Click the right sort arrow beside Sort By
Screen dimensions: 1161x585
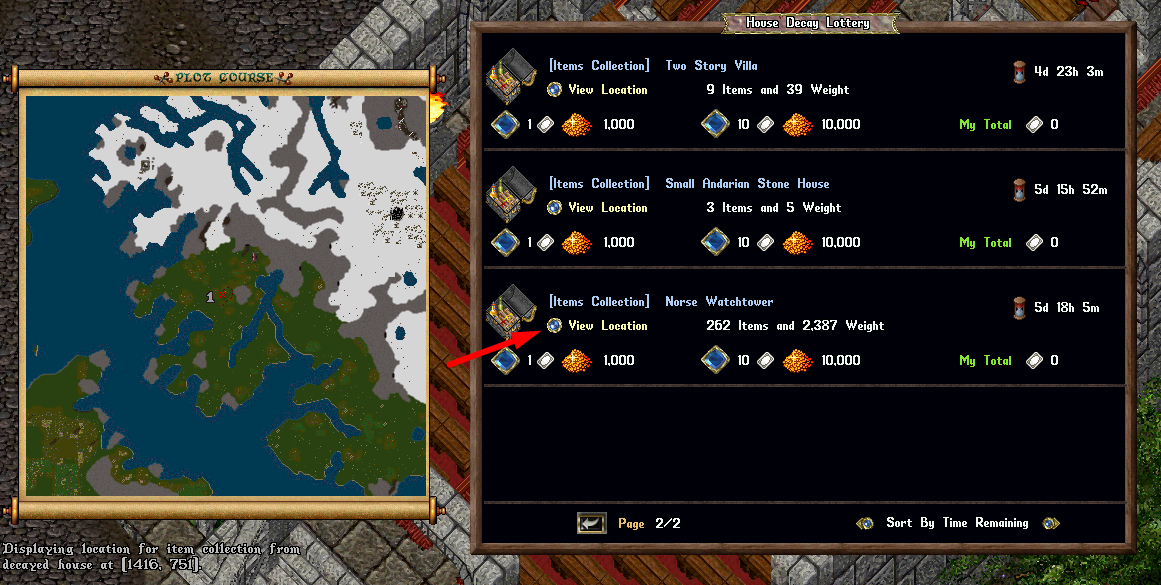point(1050,523)
